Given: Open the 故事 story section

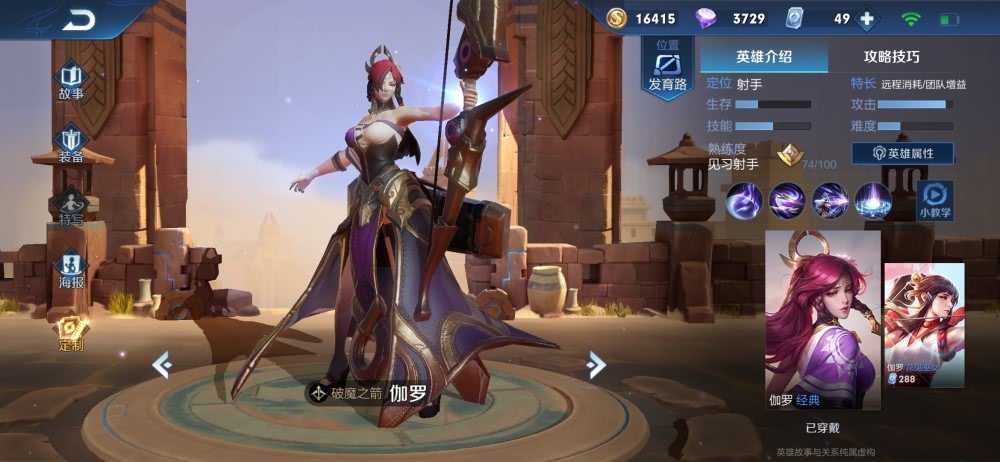Looking at the screenshot, I should pos(70,81).
